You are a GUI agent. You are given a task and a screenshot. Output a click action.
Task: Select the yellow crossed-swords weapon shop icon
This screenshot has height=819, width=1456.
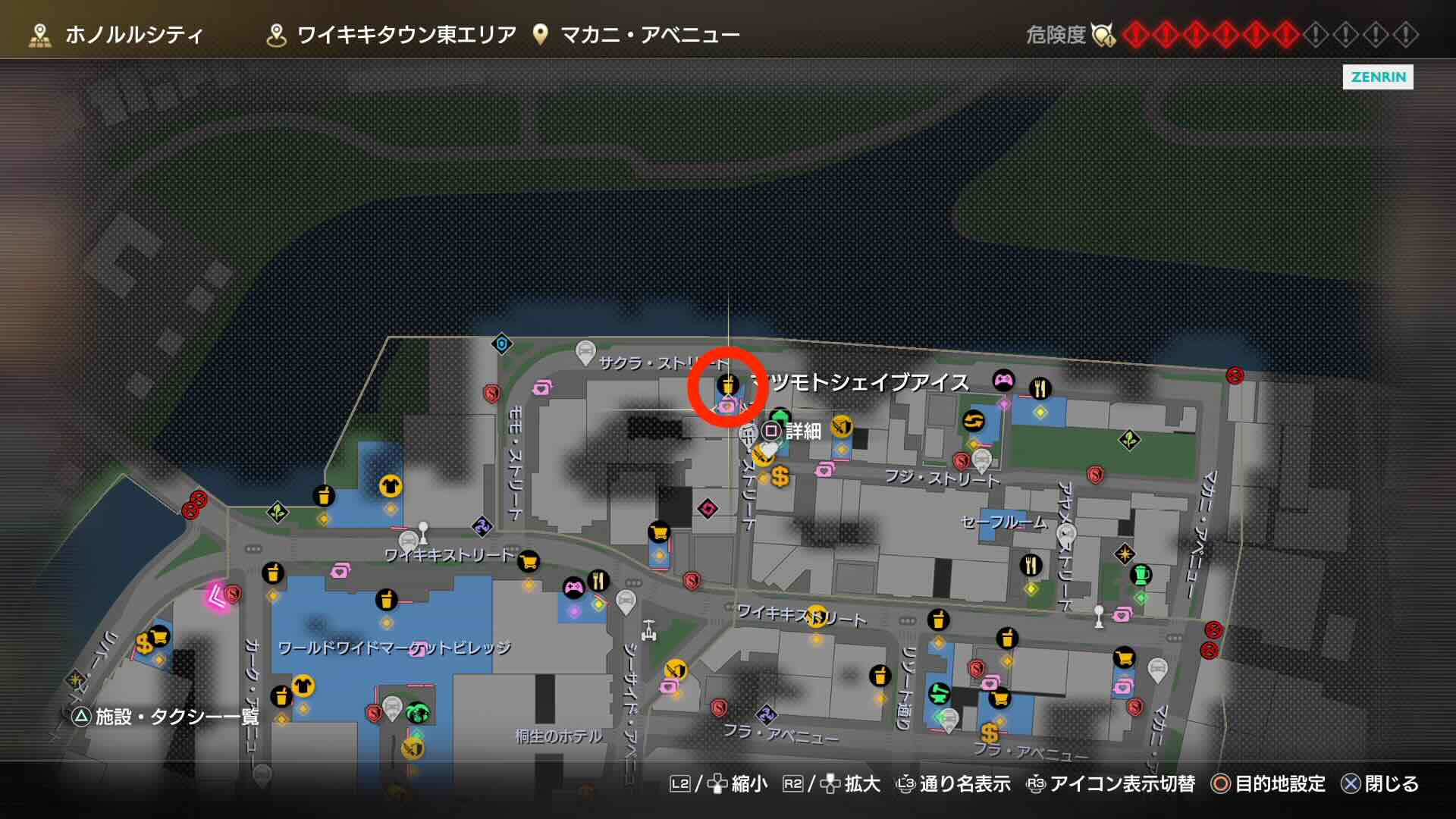tap(841, 427)
